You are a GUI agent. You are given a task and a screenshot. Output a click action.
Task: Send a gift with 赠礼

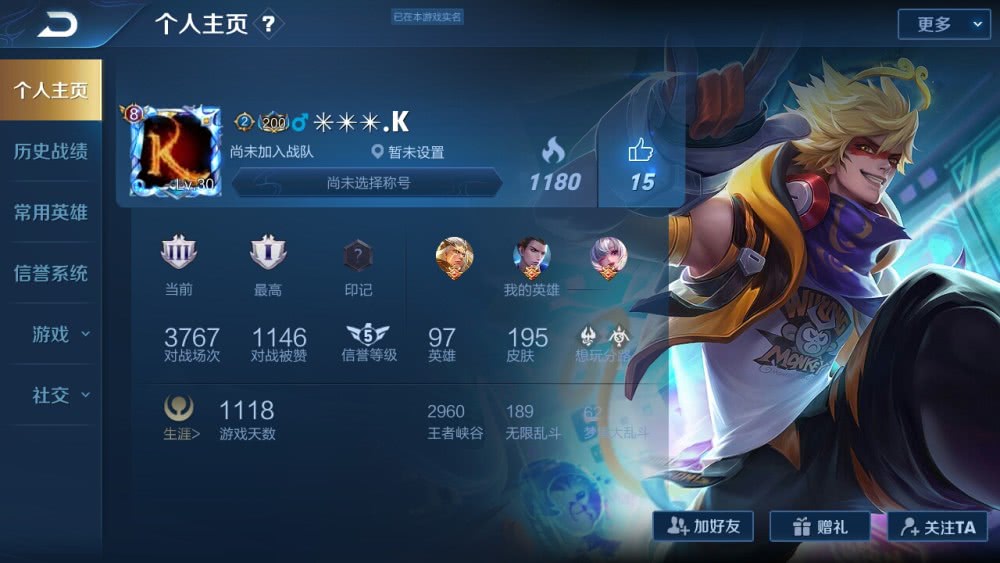pos(822,526)
